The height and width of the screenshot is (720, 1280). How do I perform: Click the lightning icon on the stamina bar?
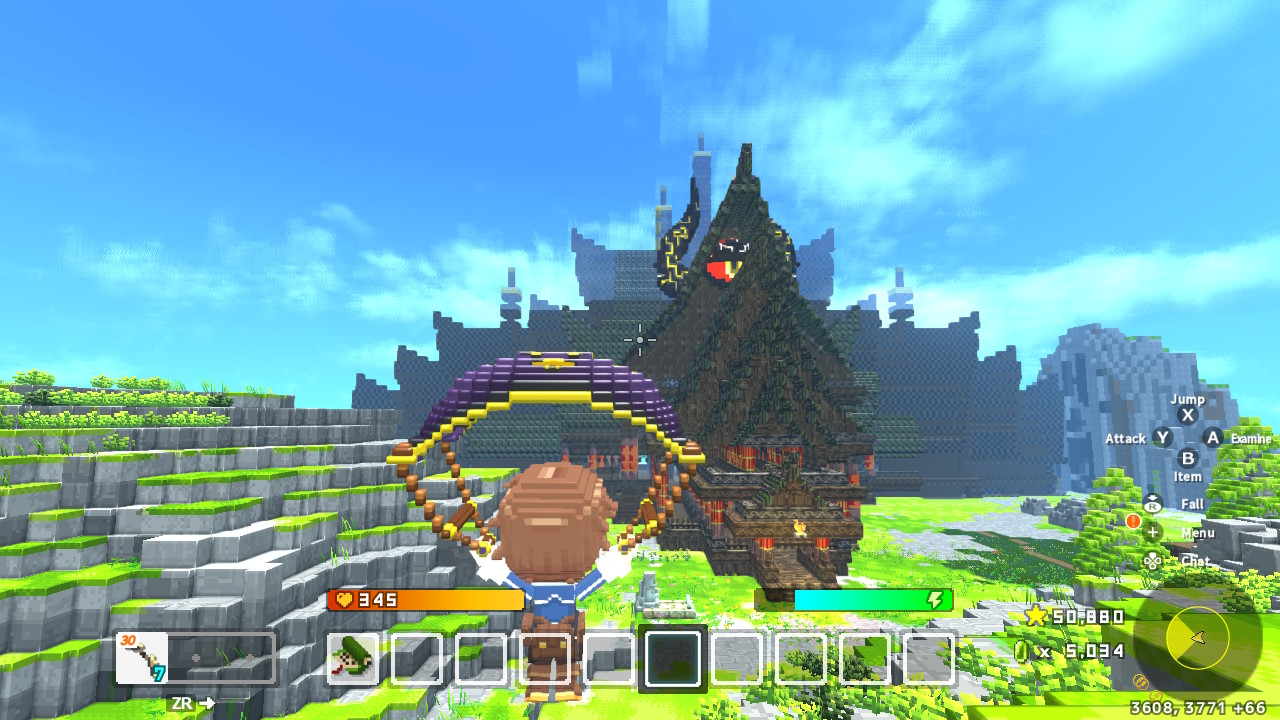[x=935, y=601]
